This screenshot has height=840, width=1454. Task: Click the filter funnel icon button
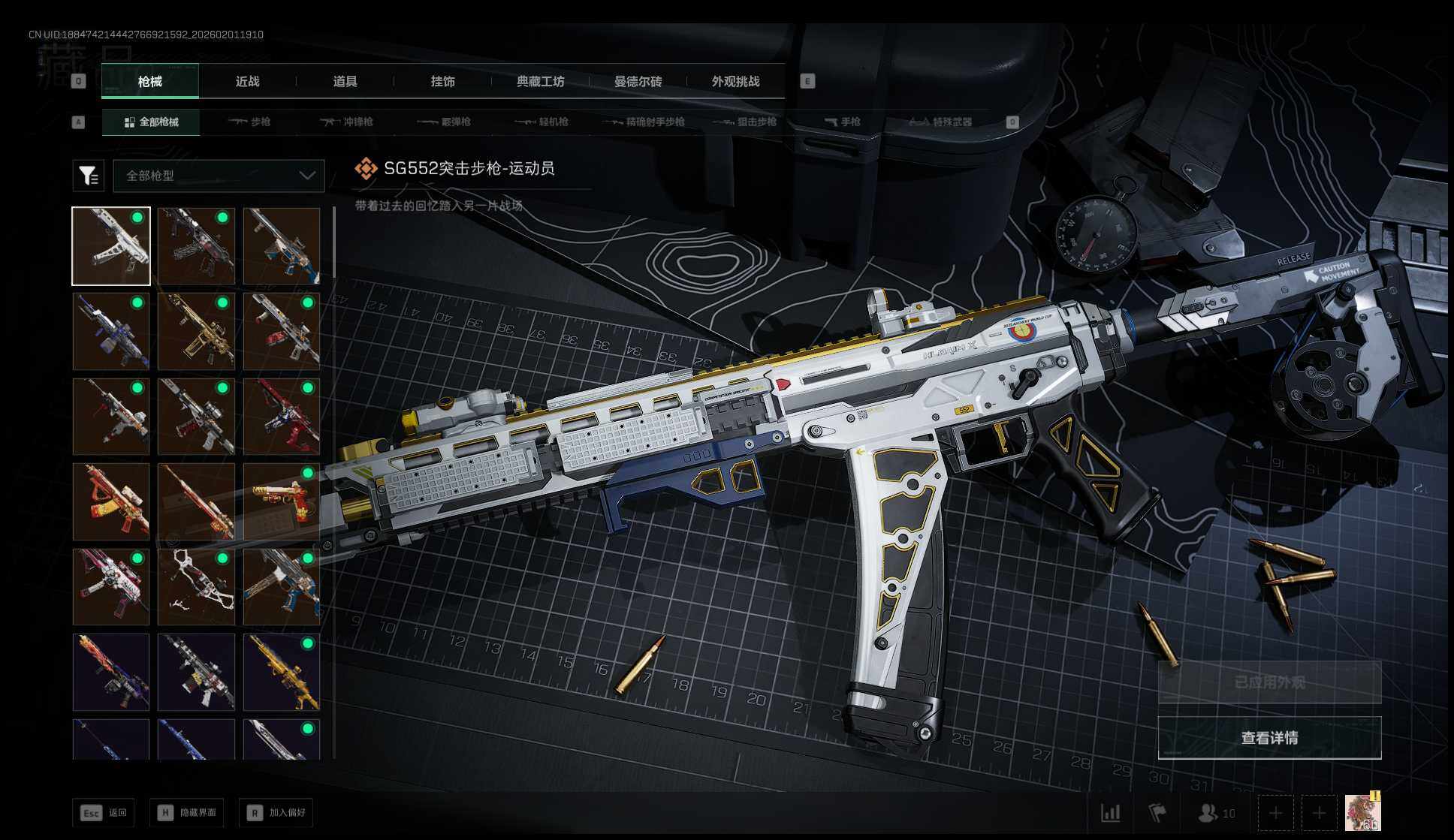pos(88,176)
